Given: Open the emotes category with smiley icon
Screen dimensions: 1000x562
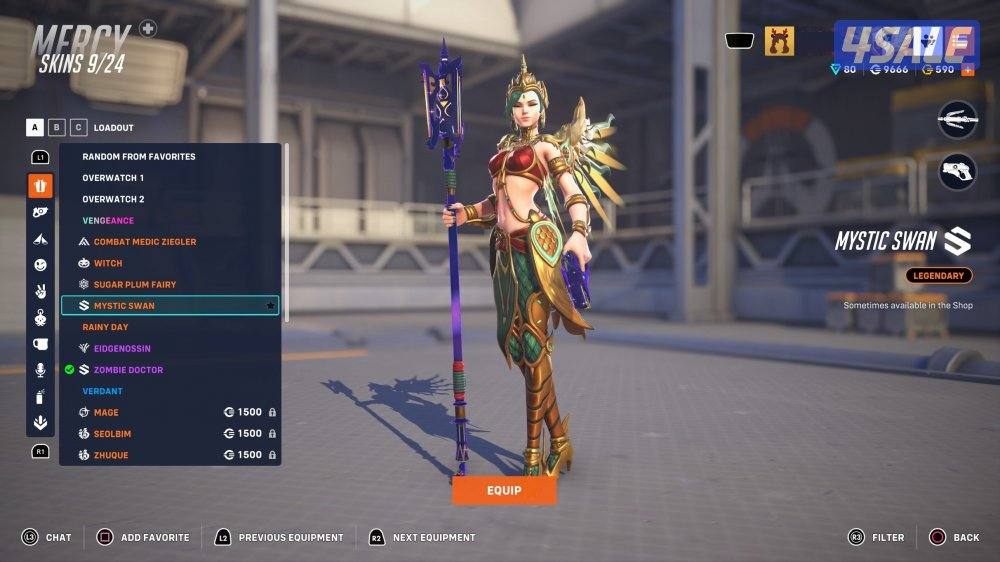Looking at the screenshot, I should pyautogui.click(x=40, y=265).
